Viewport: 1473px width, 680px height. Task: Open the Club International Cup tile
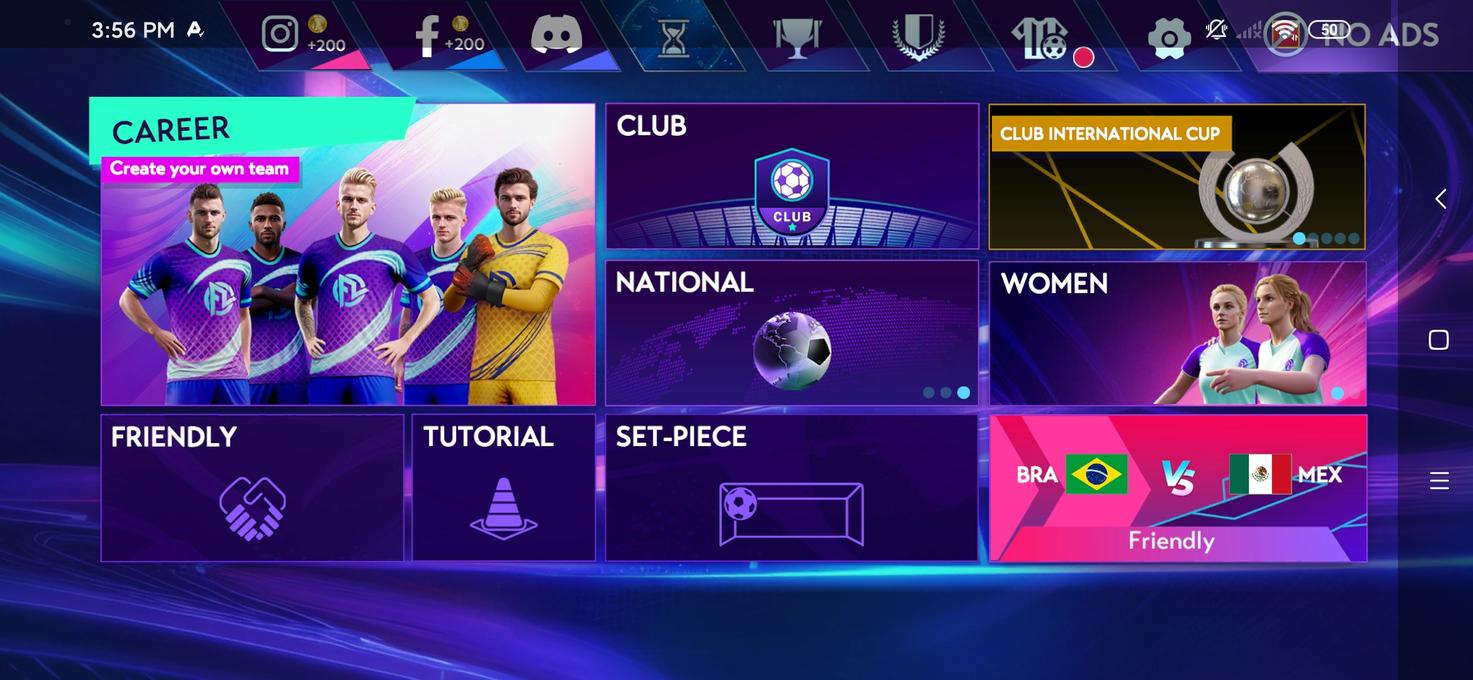pos(1176,177)
